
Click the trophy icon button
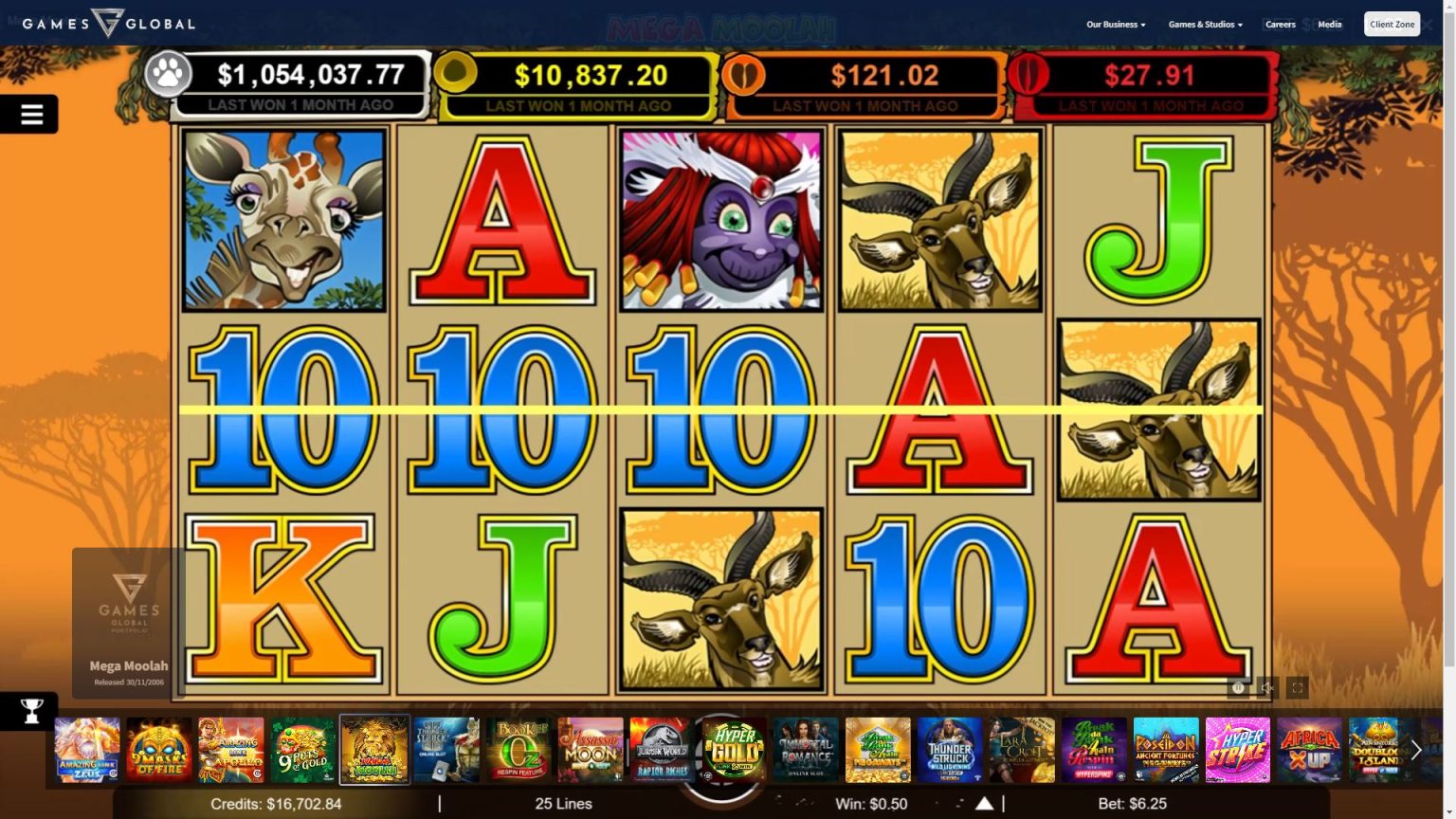tap(31, 711)
